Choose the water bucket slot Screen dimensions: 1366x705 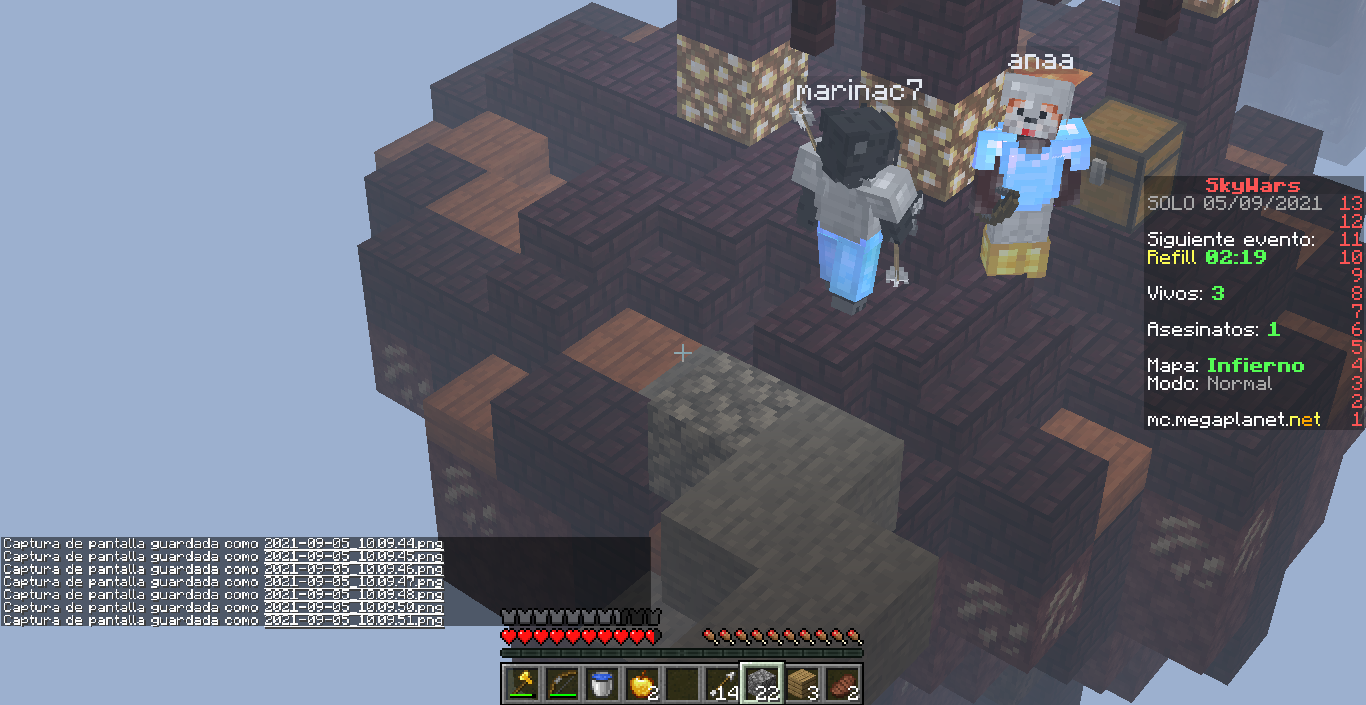coord(602,683)
